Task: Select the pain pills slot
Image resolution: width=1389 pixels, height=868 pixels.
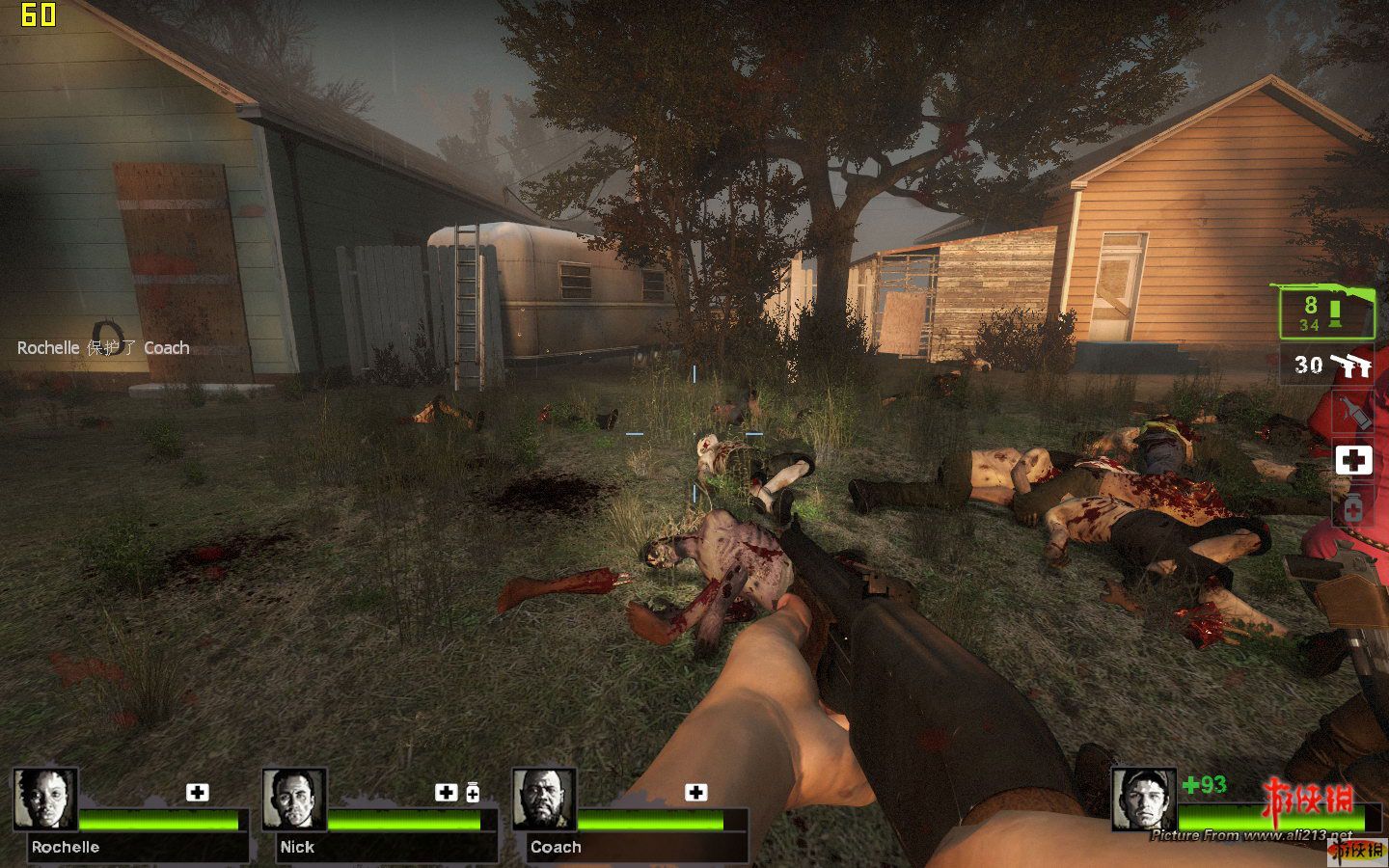Action: click(1353, 507)
